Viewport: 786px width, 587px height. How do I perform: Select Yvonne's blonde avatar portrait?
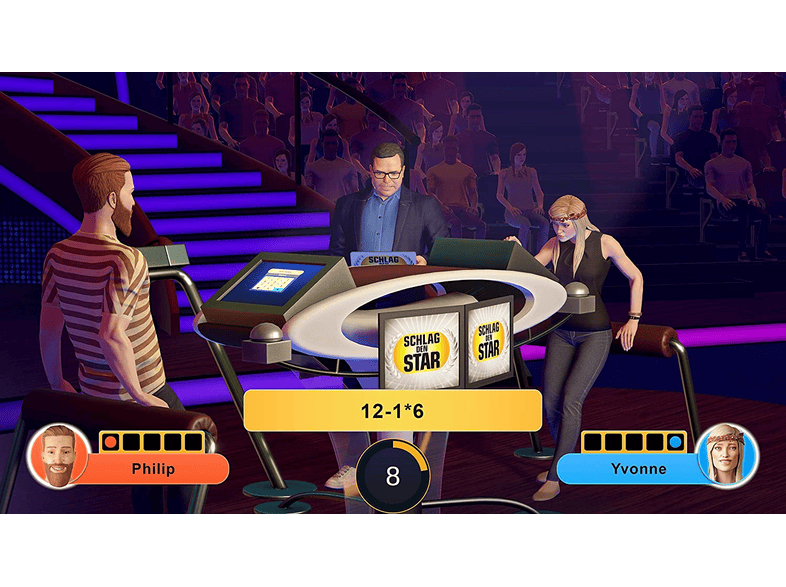point(727,456)
